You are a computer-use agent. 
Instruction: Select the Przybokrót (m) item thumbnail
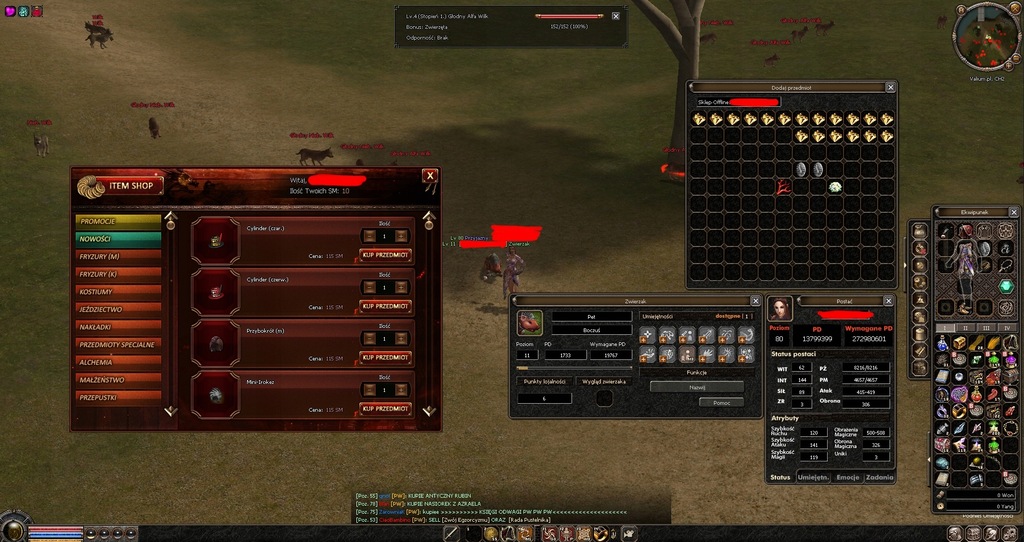(x=217, y=343)
